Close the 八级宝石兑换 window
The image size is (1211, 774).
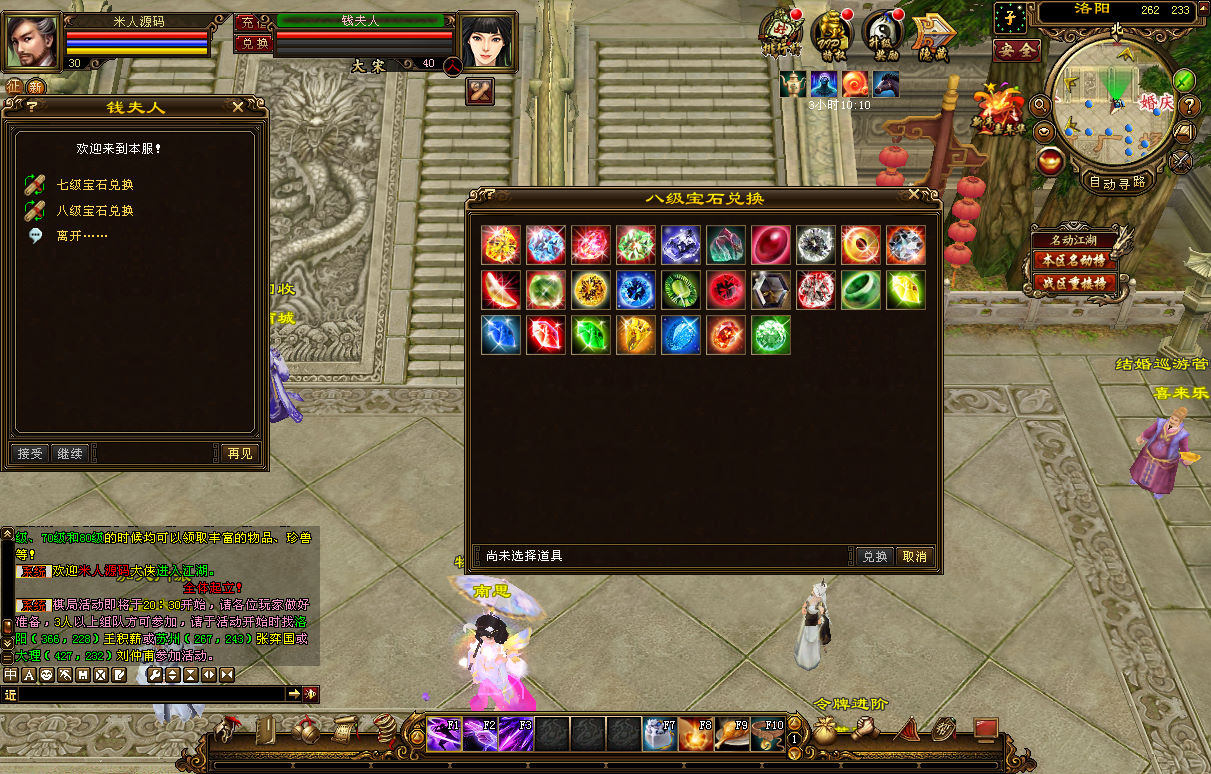(914, 196)
